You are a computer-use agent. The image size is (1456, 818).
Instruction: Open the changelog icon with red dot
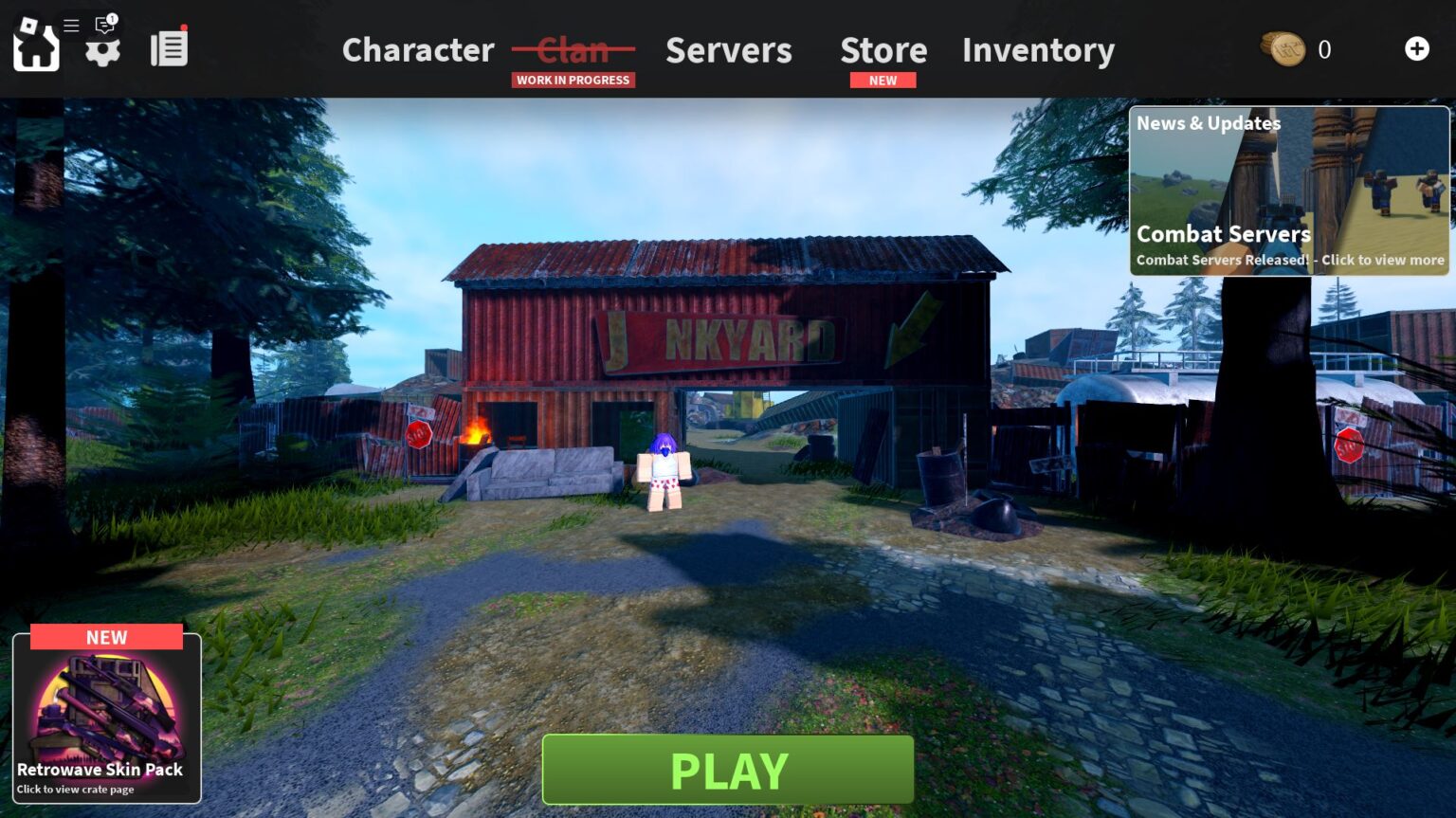click(169, 47)
